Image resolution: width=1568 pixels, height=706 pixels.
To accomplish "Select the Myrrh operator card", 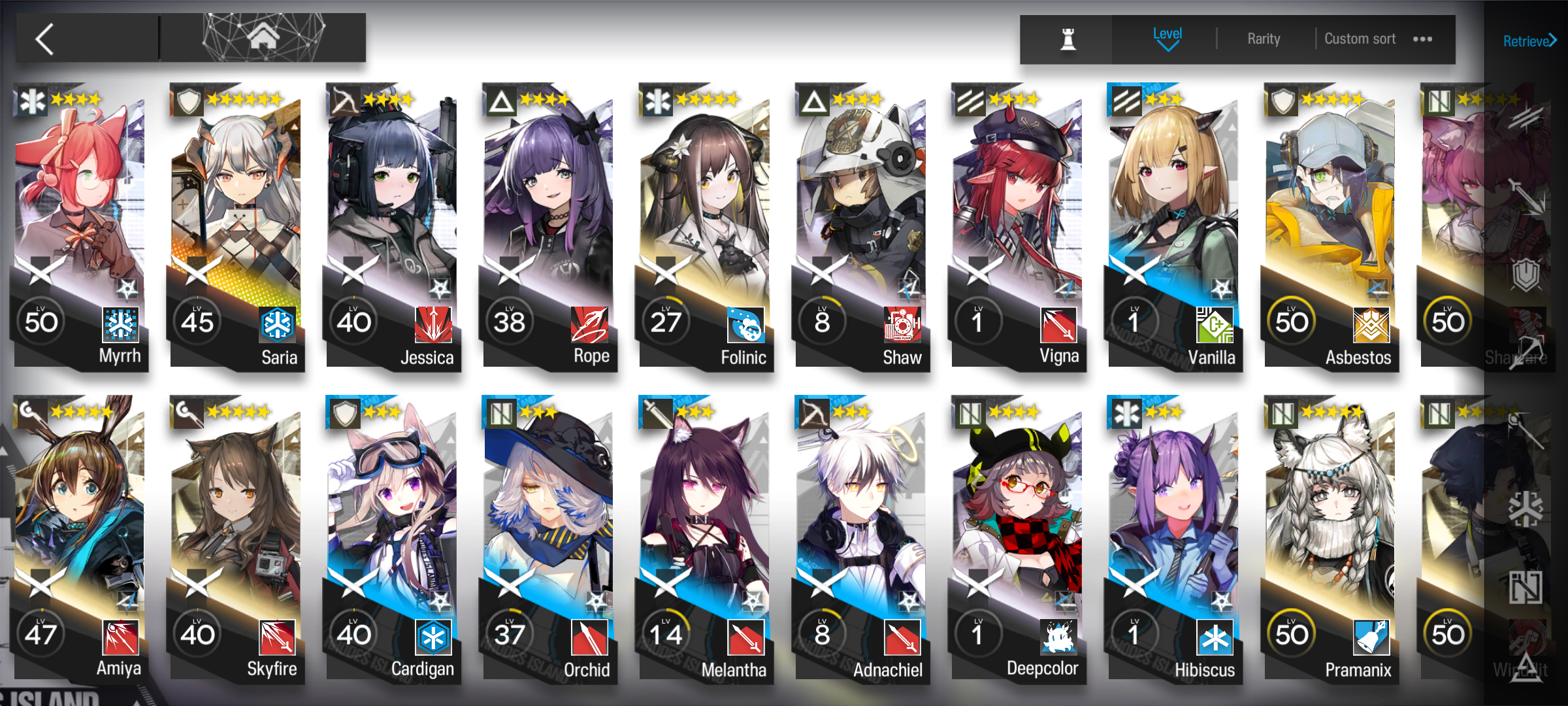I will point(80,222).
